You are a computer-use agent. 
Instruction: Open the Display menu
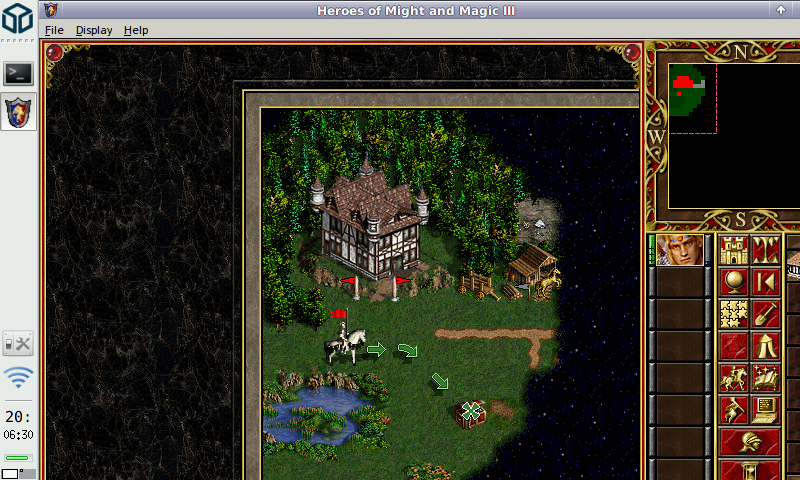(94, 30)
